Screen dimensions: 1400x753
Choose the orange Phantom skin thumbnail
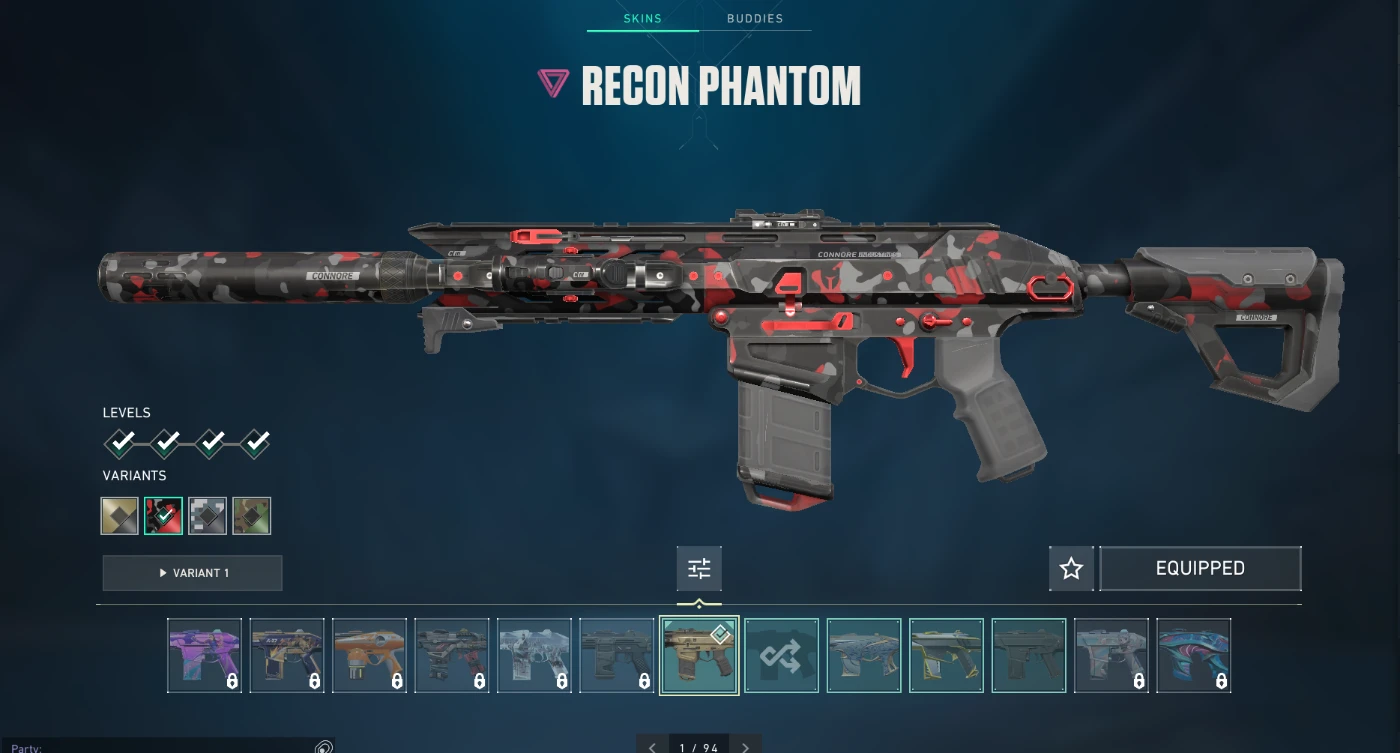coord(369,655)
